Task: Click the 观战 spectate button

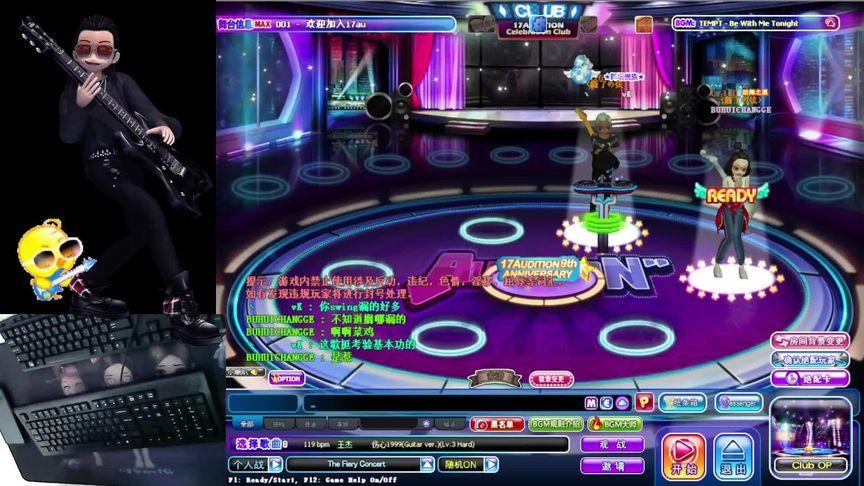Action: [612, 444]
